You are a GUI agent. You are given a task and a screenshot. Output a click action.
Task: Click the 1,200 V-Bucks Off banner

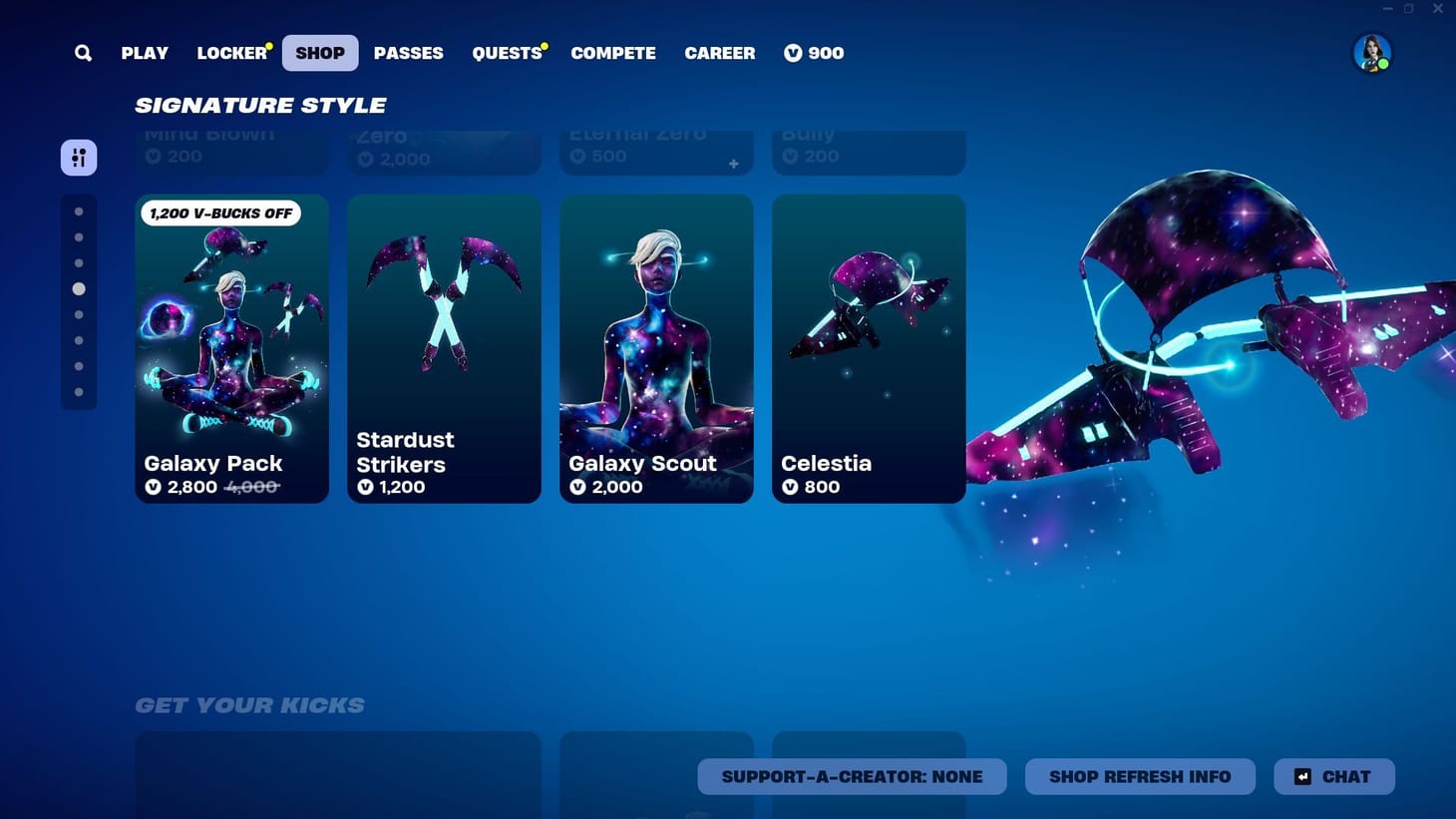point(220,212)
